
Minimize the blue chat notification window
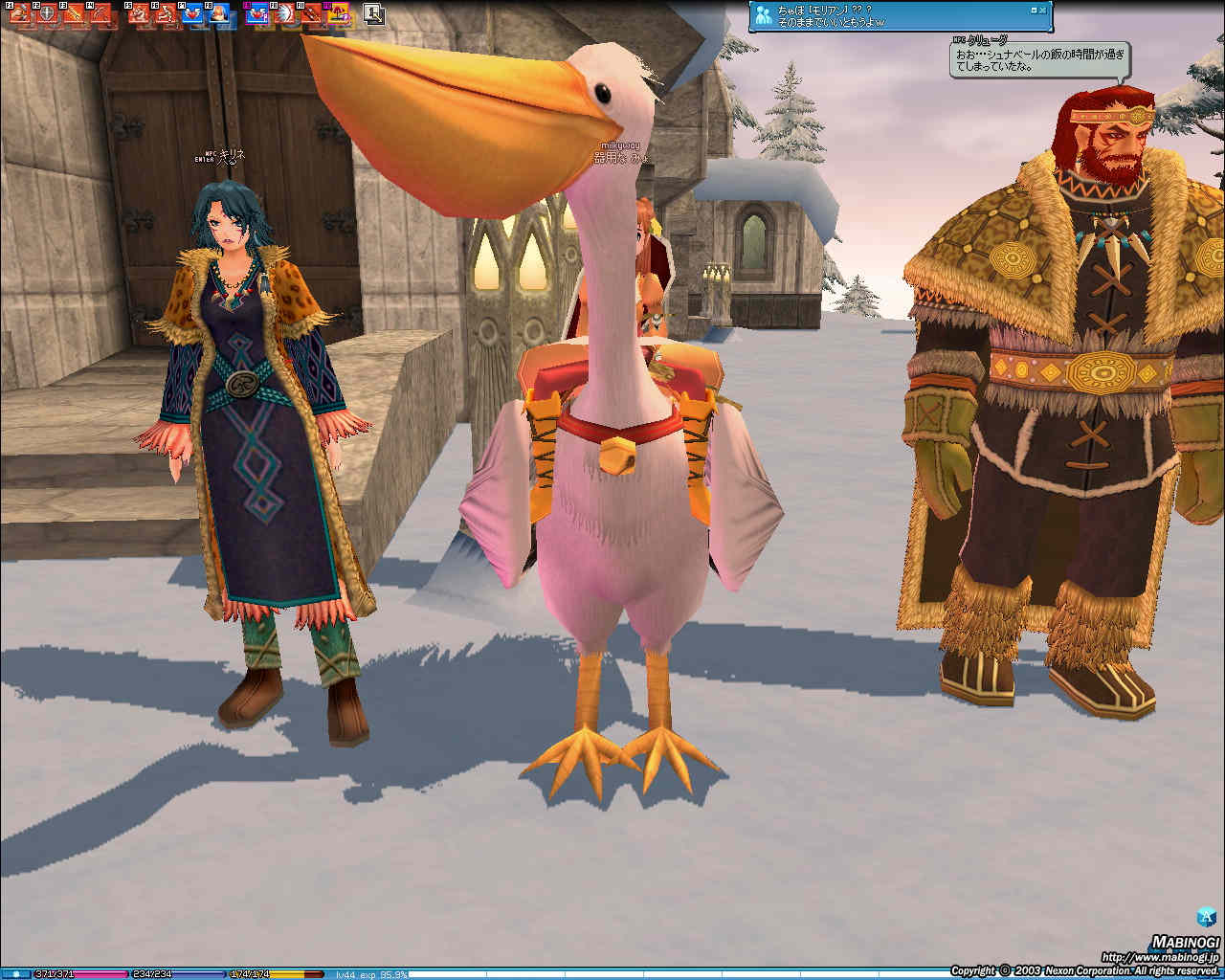(x=1033, y=10)
